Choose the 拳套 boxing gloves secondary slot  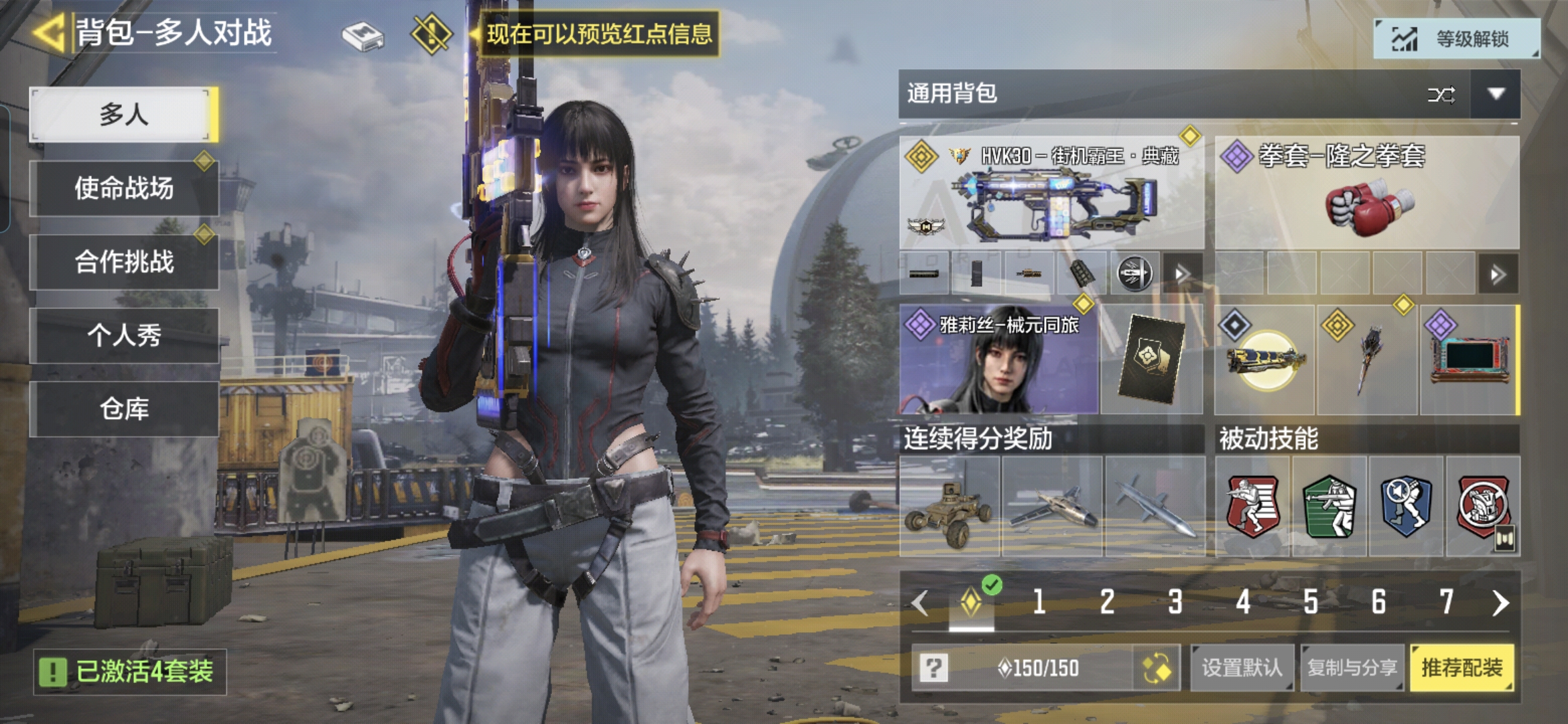click(1367, 193)
